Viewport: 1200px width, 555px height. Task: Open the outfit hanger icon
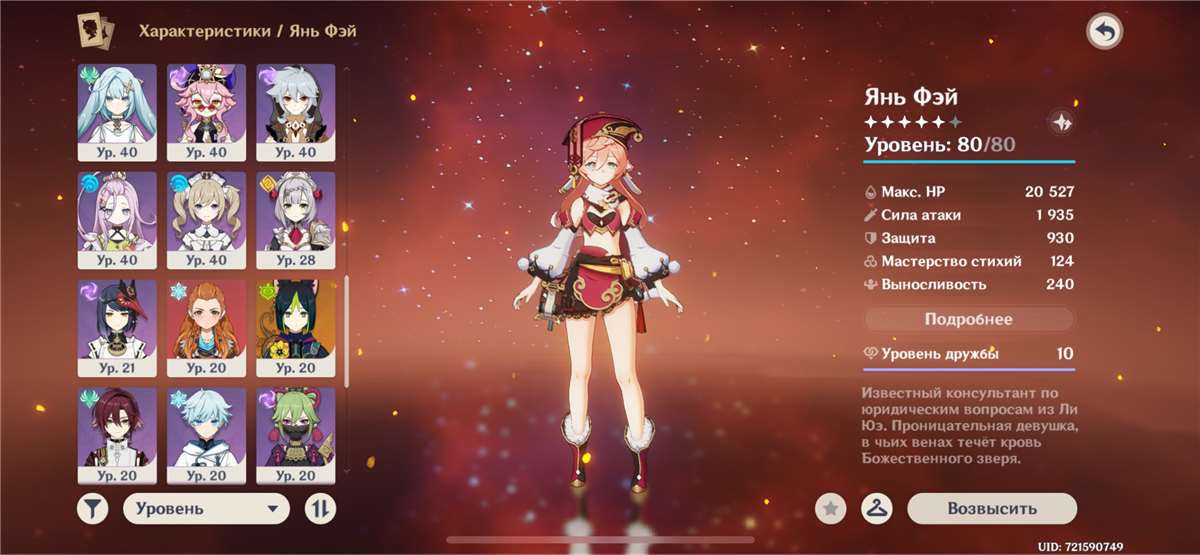[x=876, y=508]
